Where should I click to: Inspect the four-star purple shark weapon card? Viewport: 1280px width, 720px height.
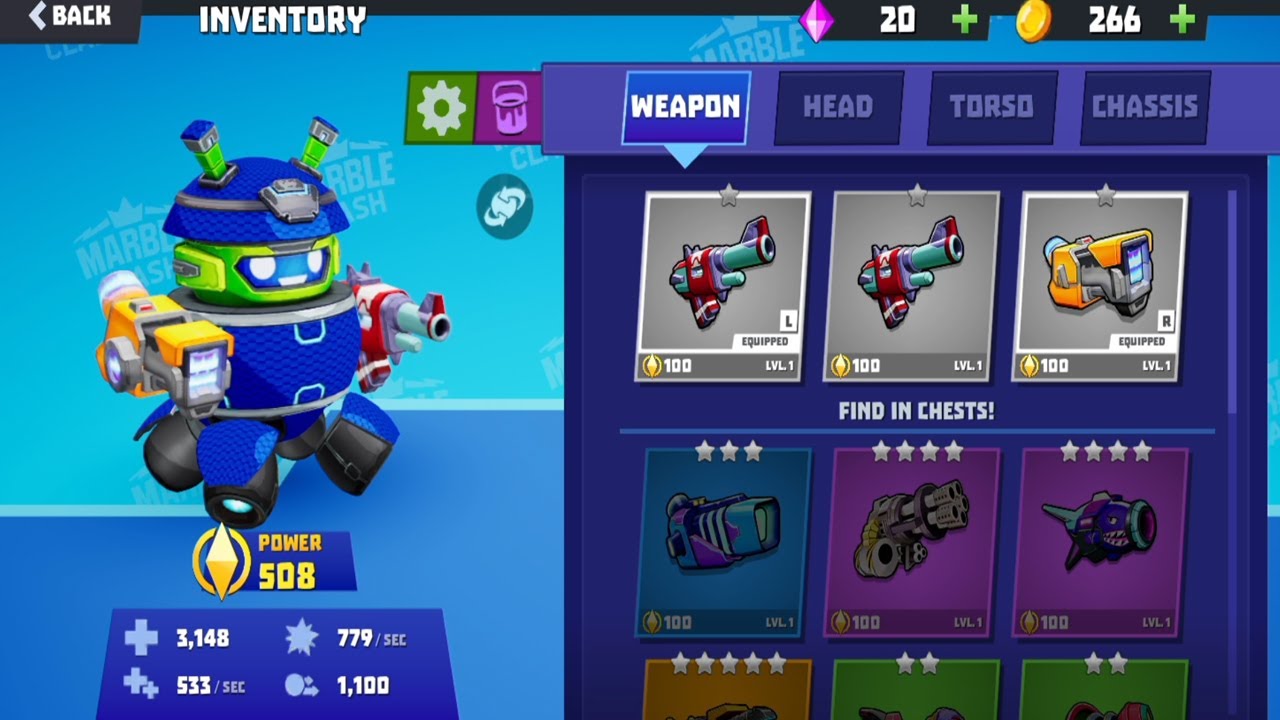tap(1100, 540)
